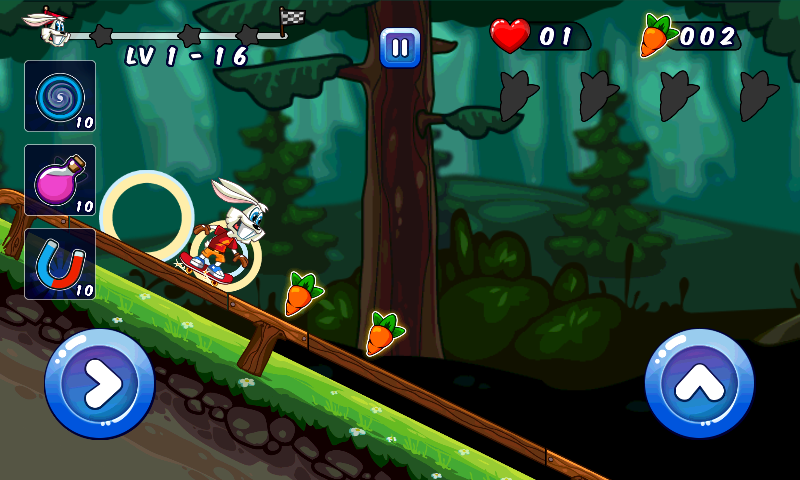The height and width of the screenshot is (480, 800).
Task: Pause the game with the blue button
Action: click(x=400, y=47)
